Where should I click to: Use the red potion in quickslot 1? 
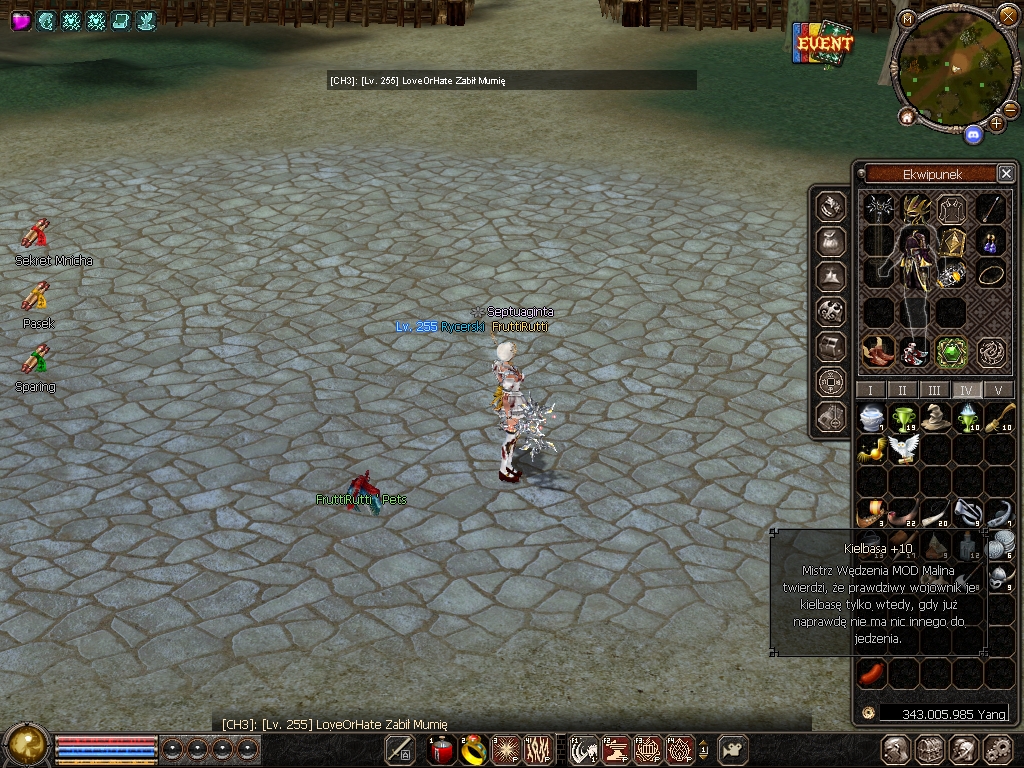click(442, 749)
